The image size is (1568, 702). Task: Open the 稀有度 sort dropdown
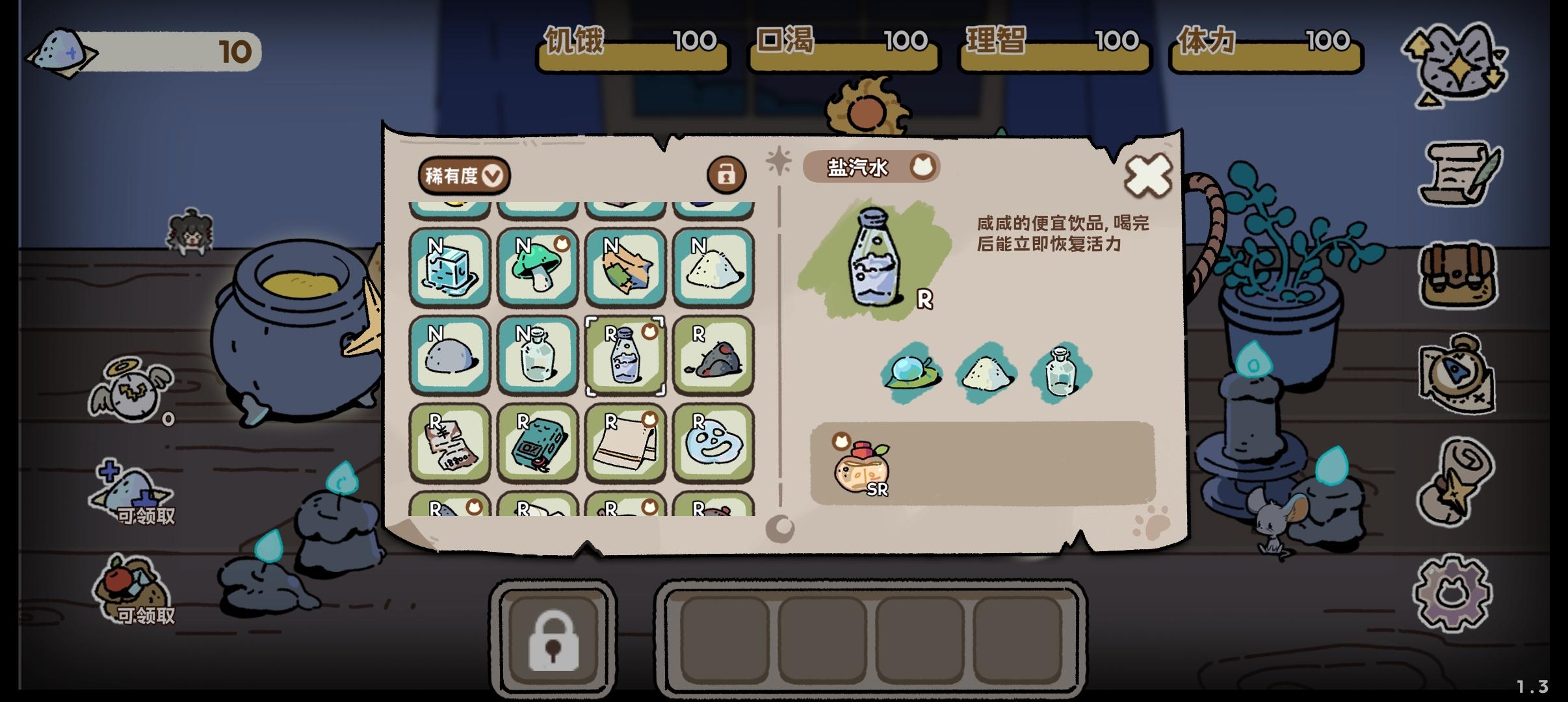464,175
